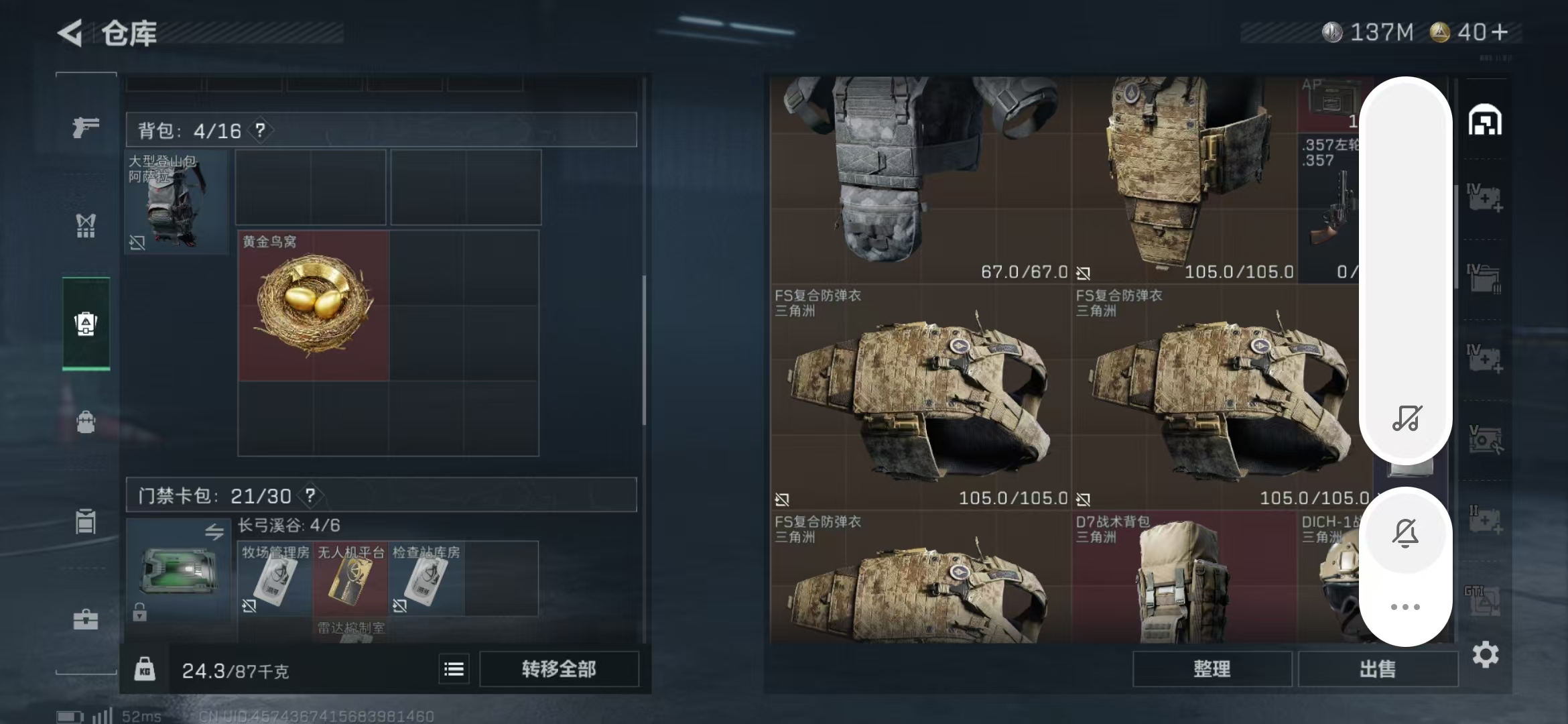The width and height of the screenshot is (1568, 724).
Task: Open the backpack bag category tab
Action: pyautogui.click(x=86, y=422)
